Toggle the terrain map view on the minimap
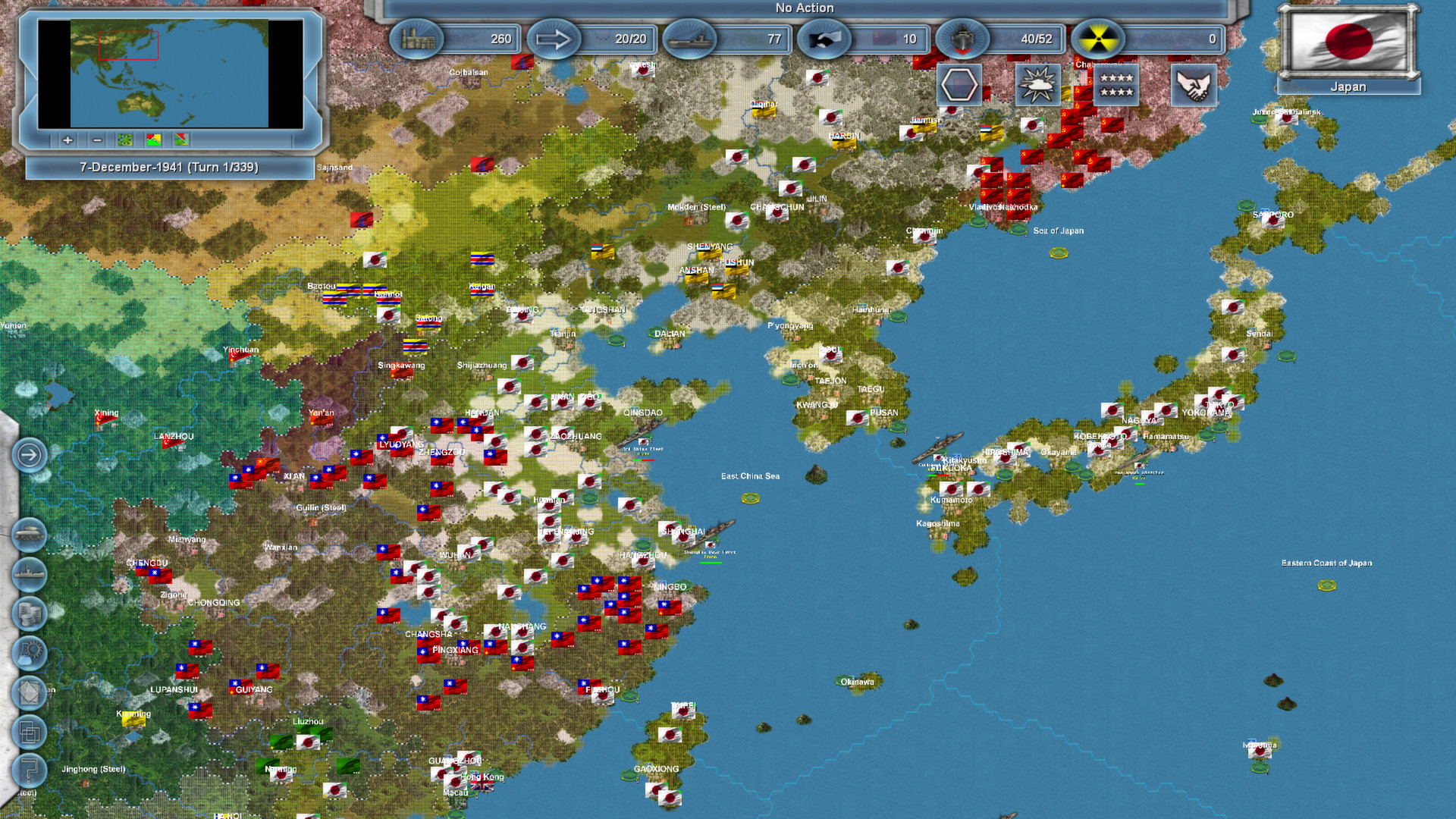This screenshot has height=819, width=1456. pos(124,140)
